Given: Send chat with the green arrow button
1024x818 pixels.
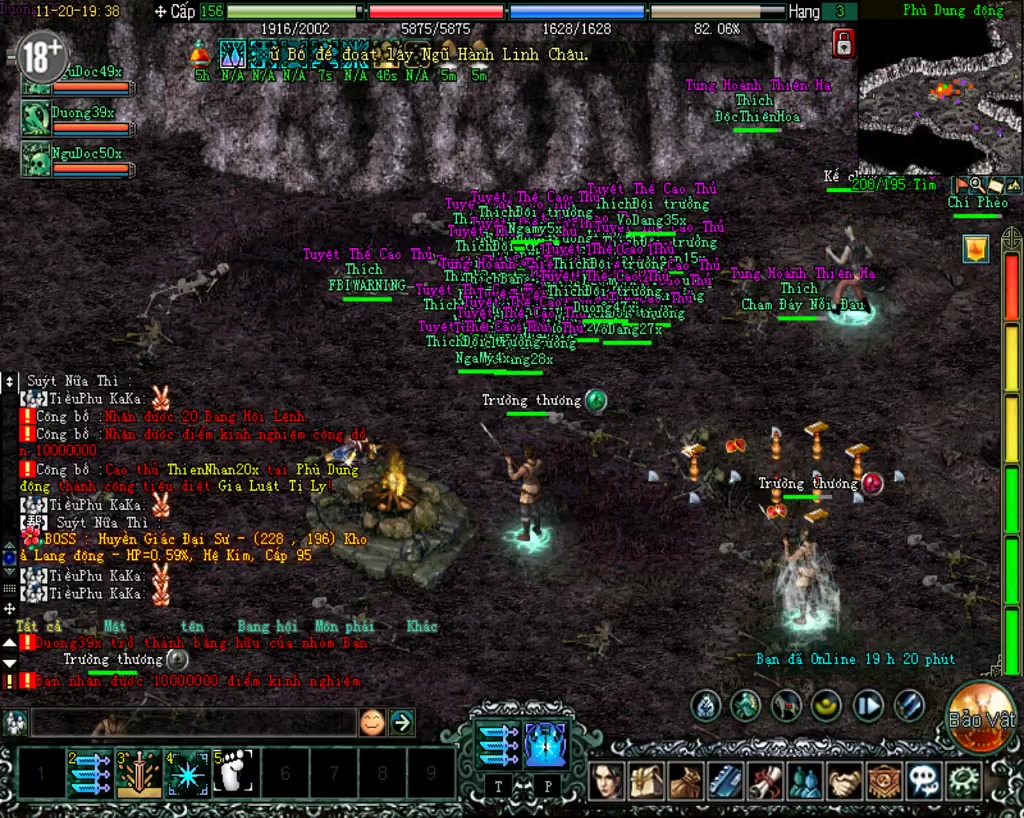Looking at the screenshot, I should pyautogui.click(x=402, y=722).
